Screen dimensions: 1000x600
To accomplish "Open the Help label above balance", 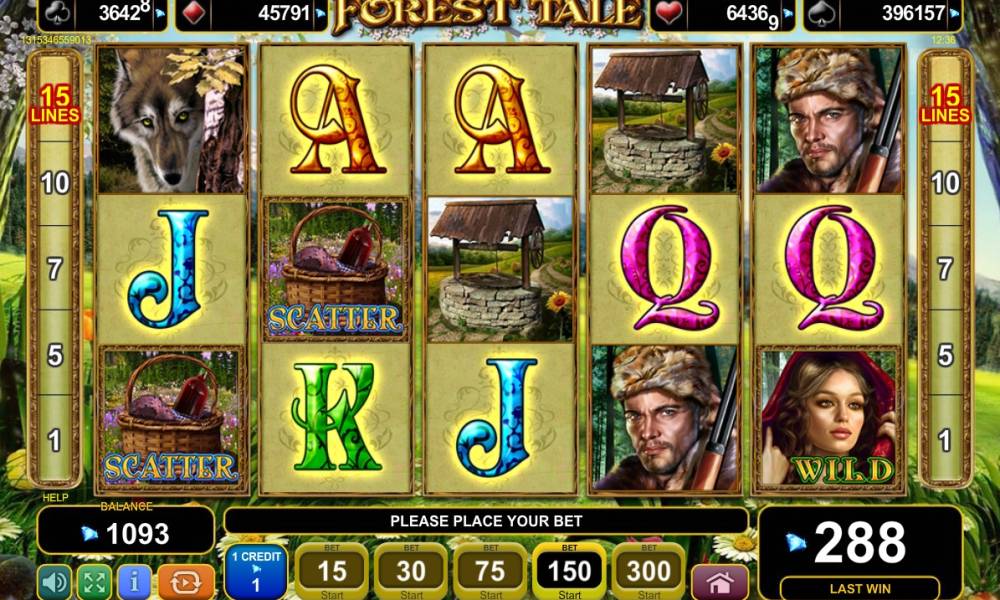I will click(54, 497).
